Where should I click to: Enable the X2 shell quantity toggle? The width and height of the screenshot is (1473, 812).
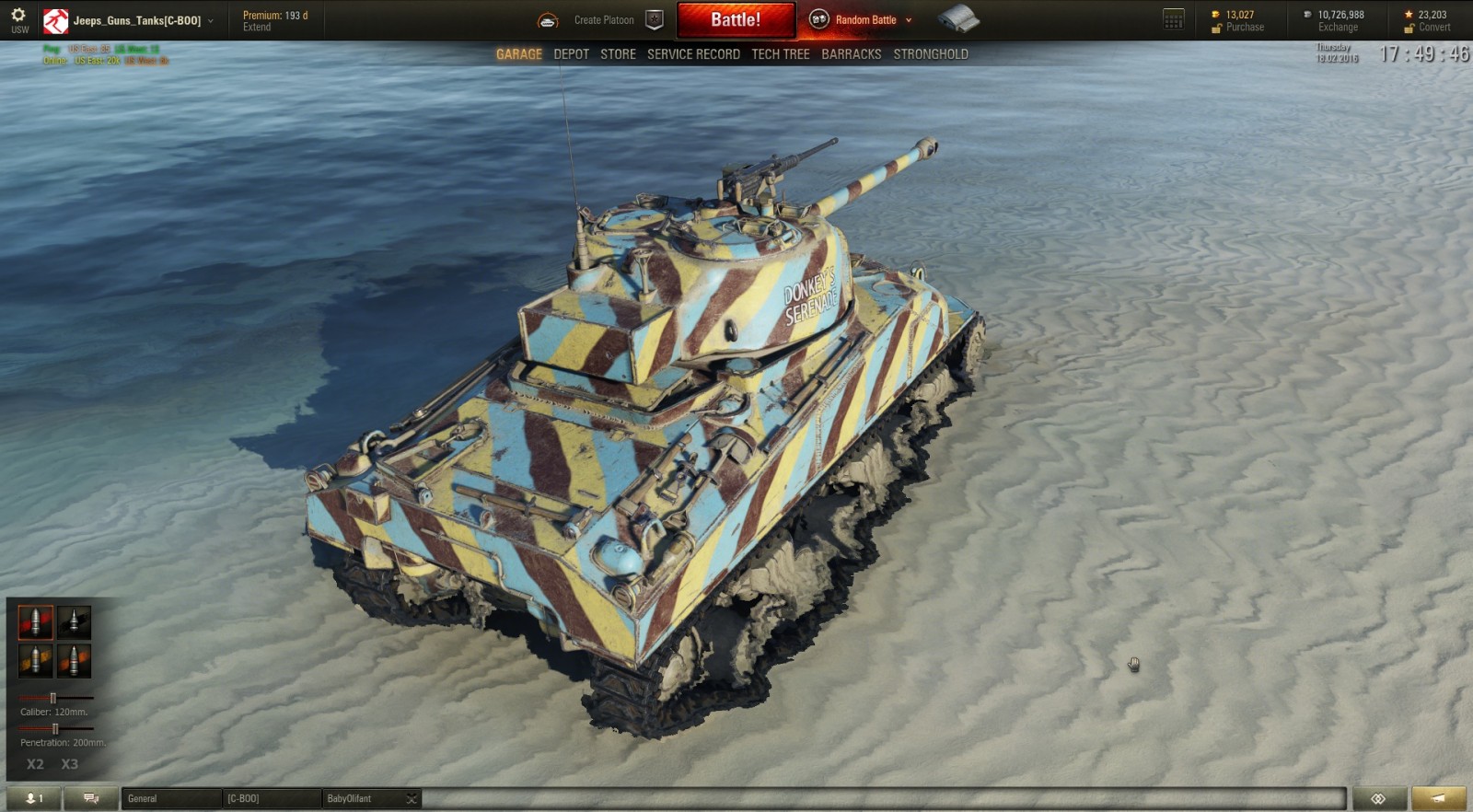click(34, 763)
